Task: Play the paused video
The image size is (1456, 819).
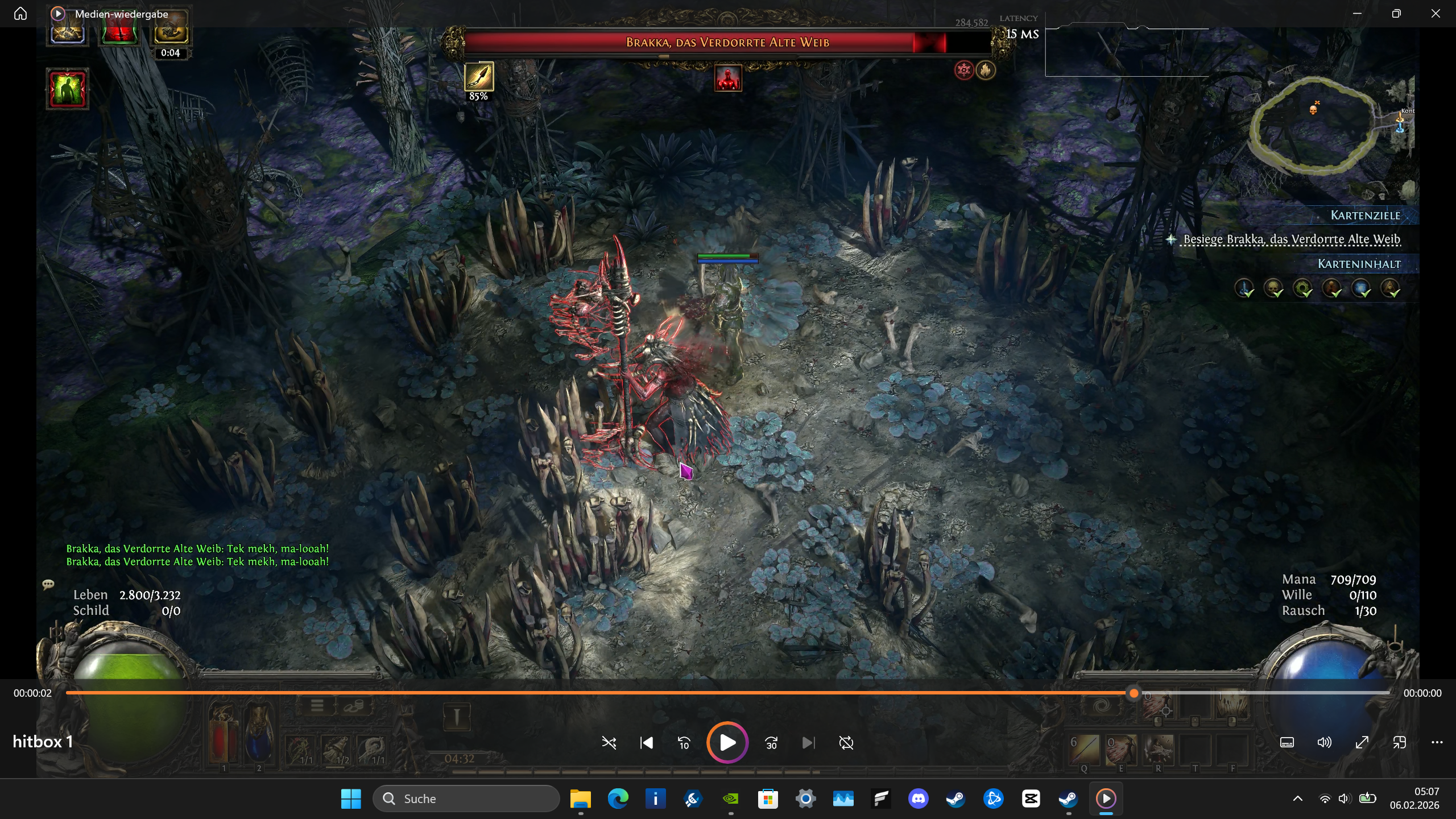Action: point(727,743)
